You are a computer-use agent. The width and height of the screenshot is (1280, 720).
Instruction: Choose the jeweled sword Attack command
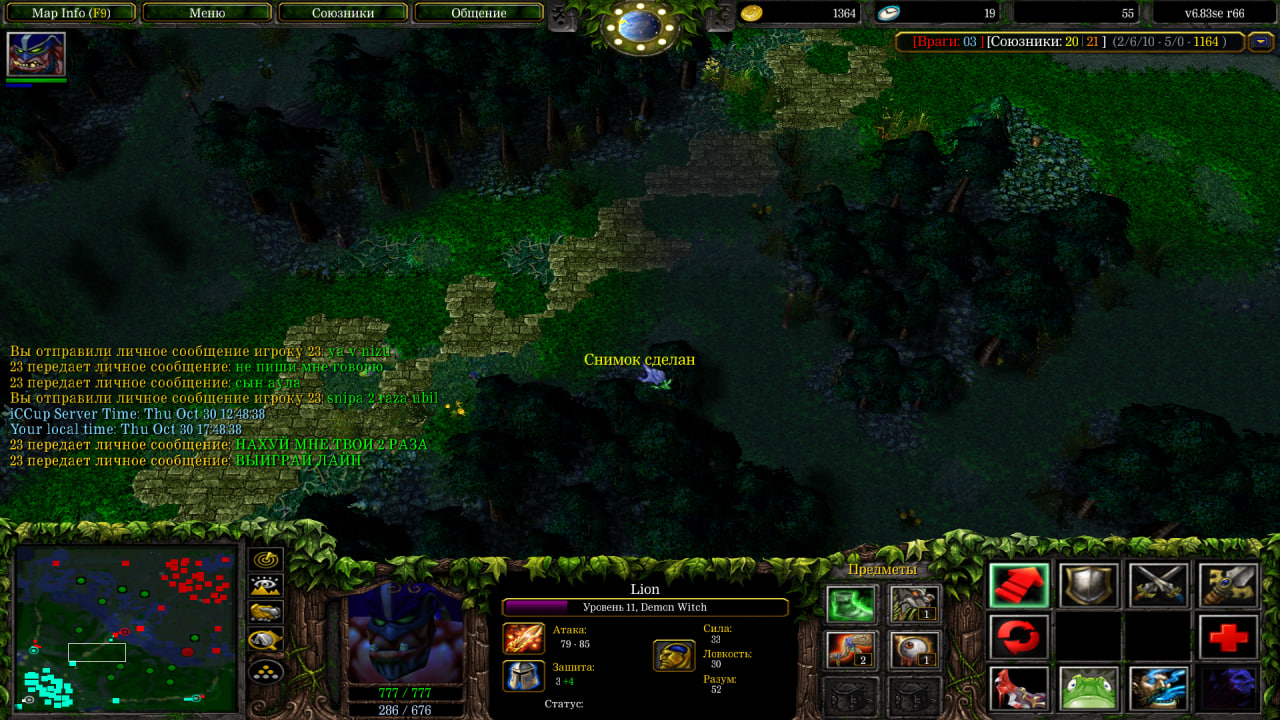tap(1229, 586)
